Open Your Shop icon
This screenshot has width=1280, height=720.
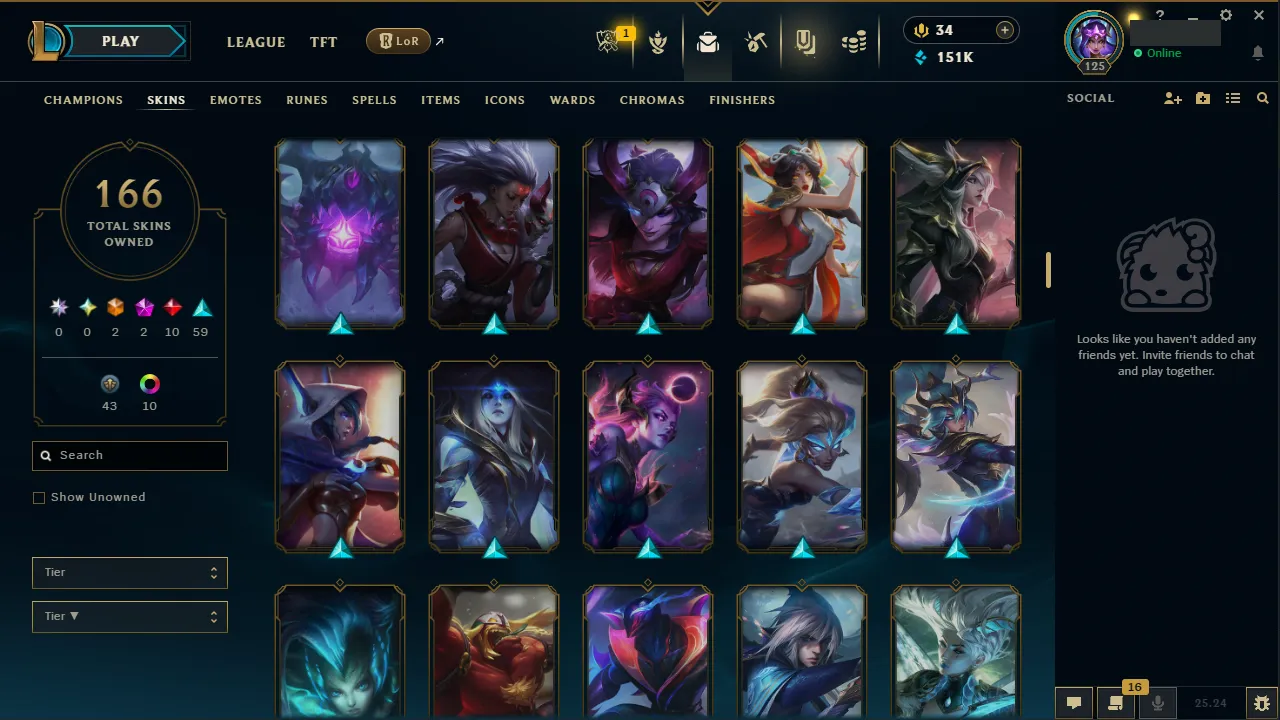(x=805, y=41)
